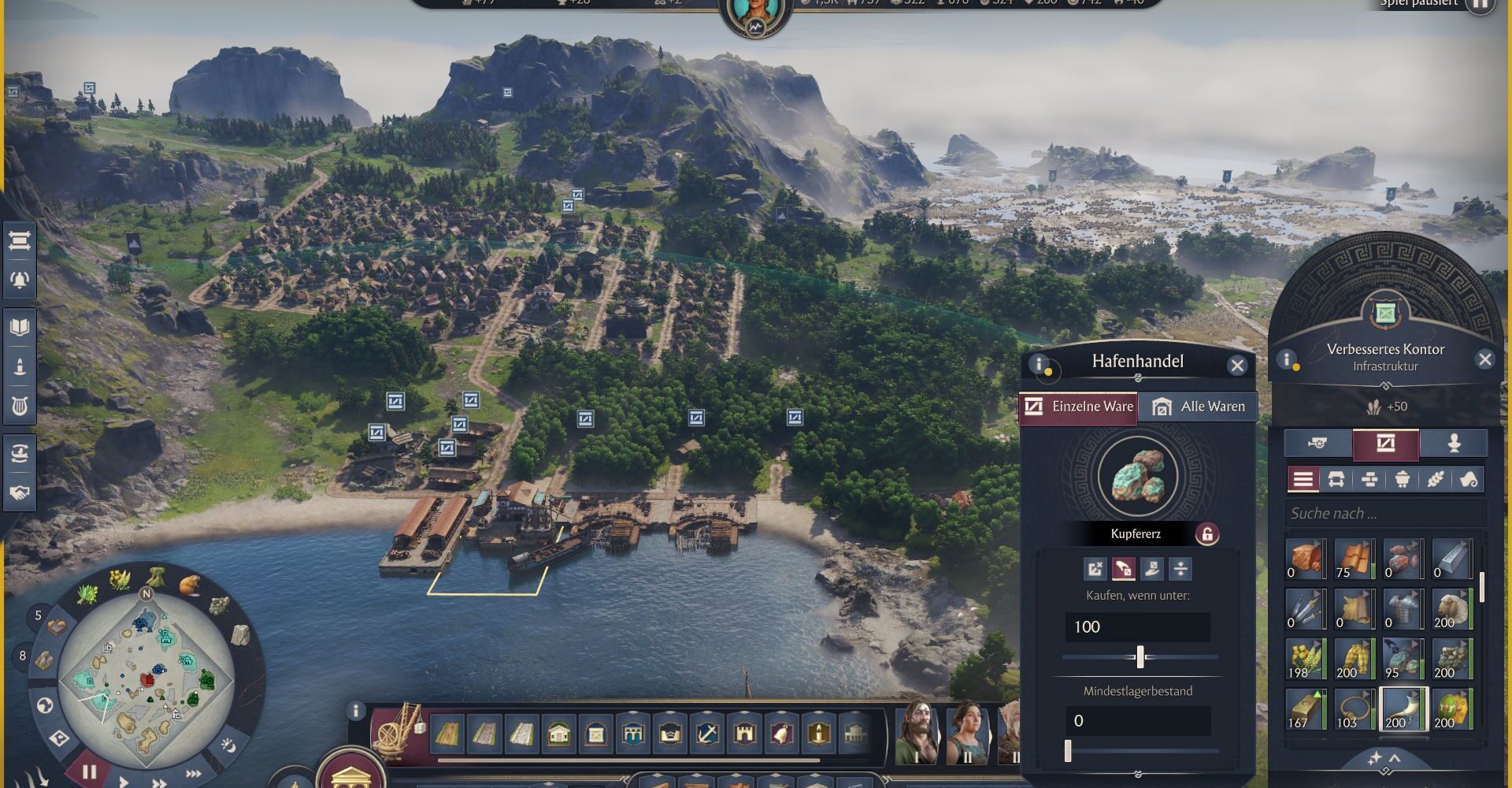Open the handshake diplomacy menu

20,492
